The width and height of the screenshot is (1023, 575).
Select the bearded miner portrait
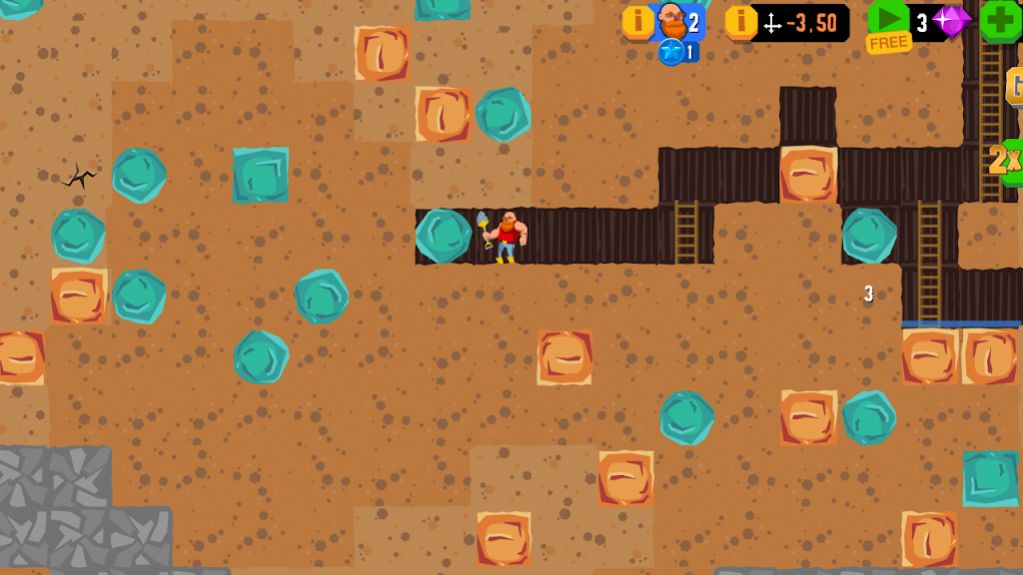(x=672, y=20)
